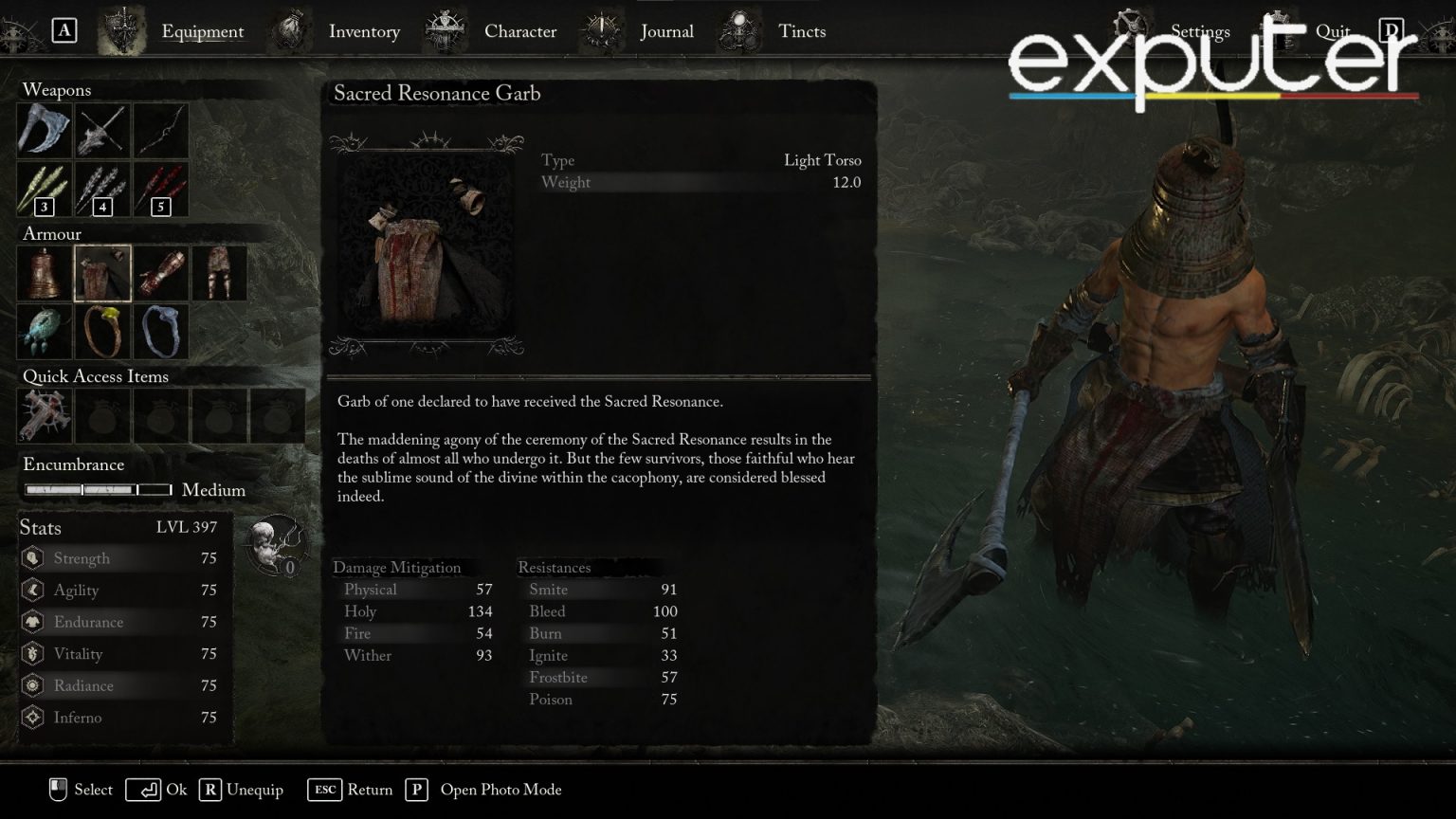Screen dimensions: 1456x819
Task: Select the equipped axe weapon slot
Action: coord(45,130)
